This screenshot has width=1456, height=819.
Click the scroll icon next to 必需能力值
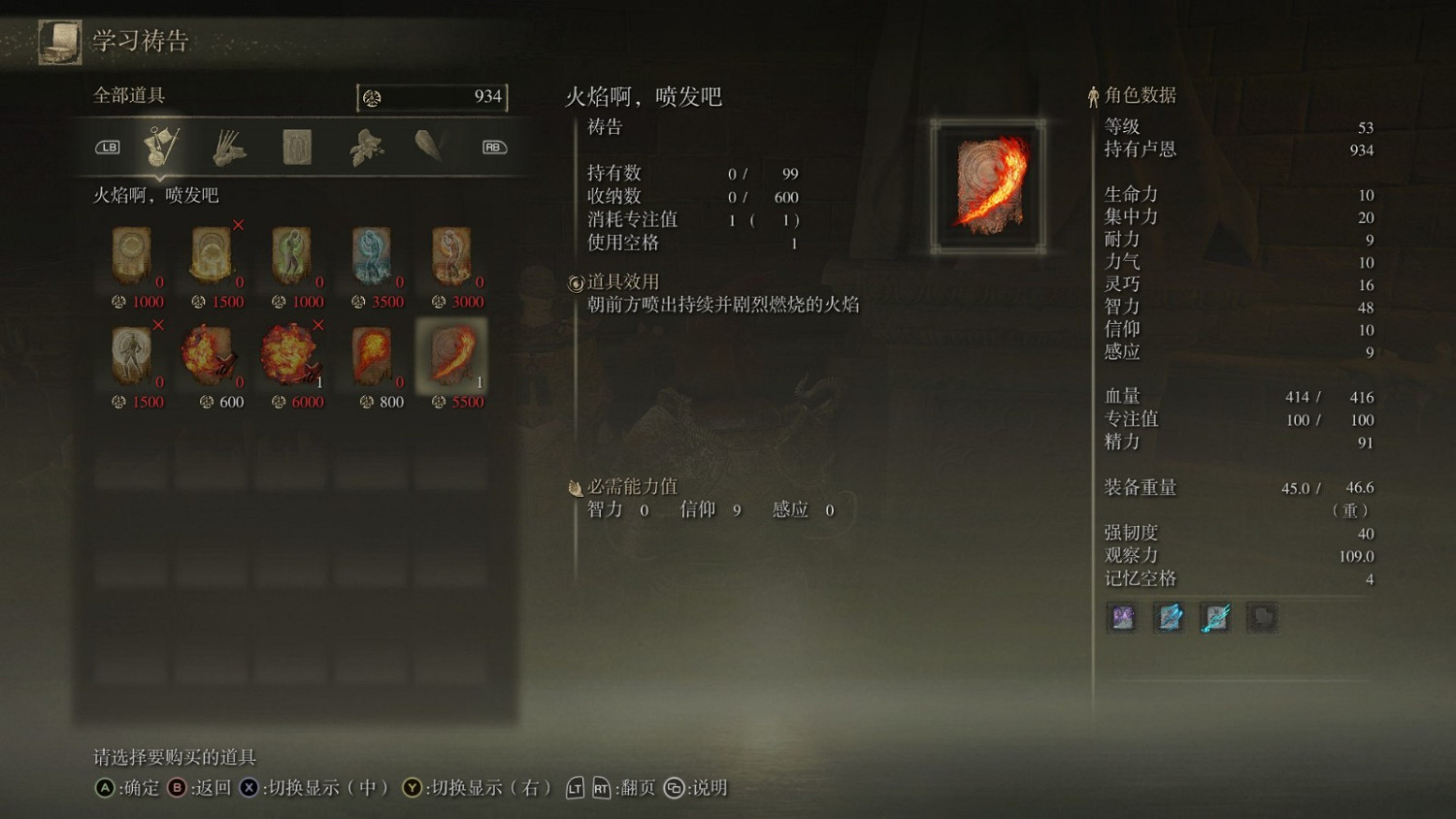tap(576, 486)
